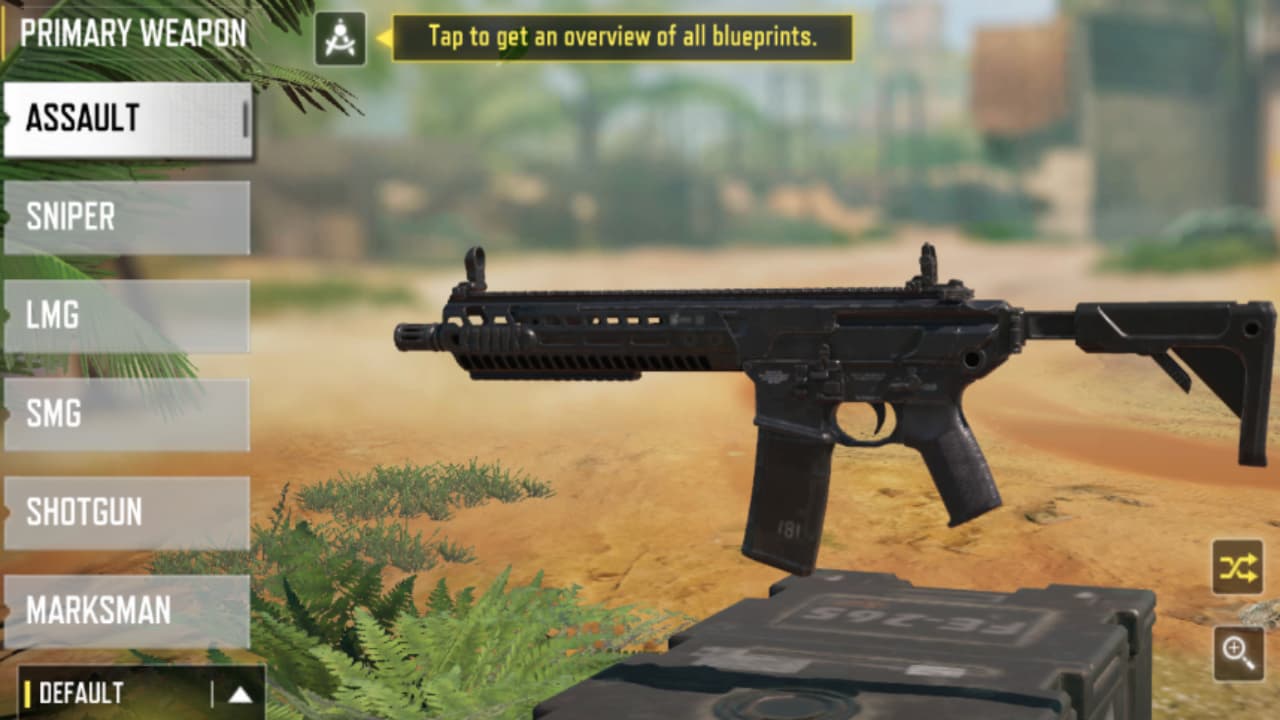The image size is (1280, 720).
Task: Select the Shotgun category
Action: [120, 511]
